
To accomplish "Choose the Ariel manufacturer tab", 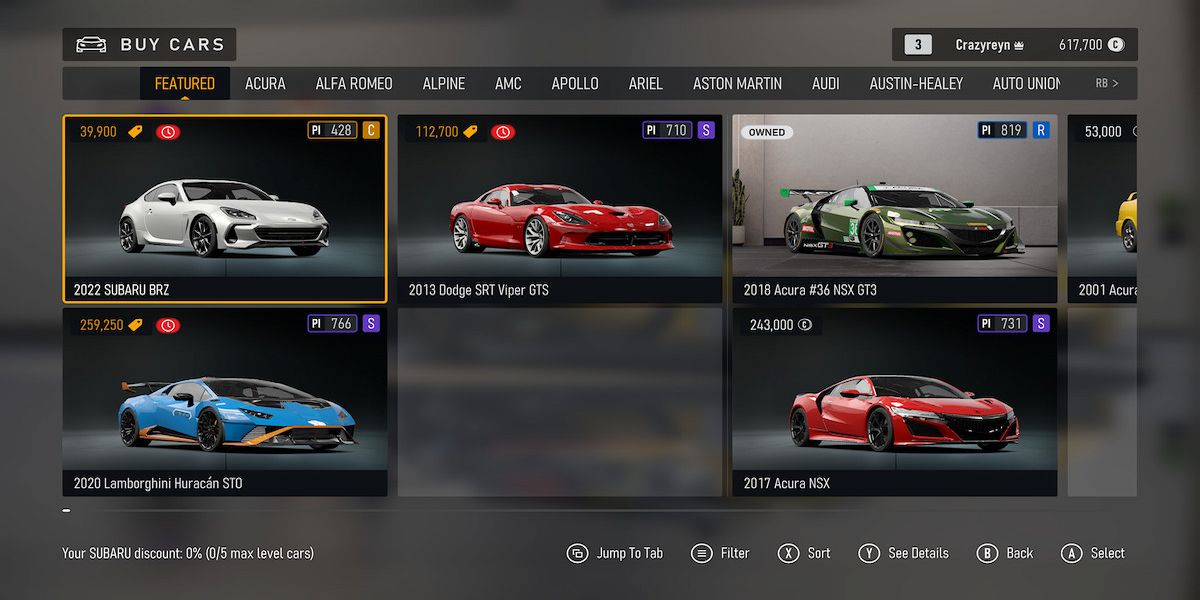I will tap(645, 84).
